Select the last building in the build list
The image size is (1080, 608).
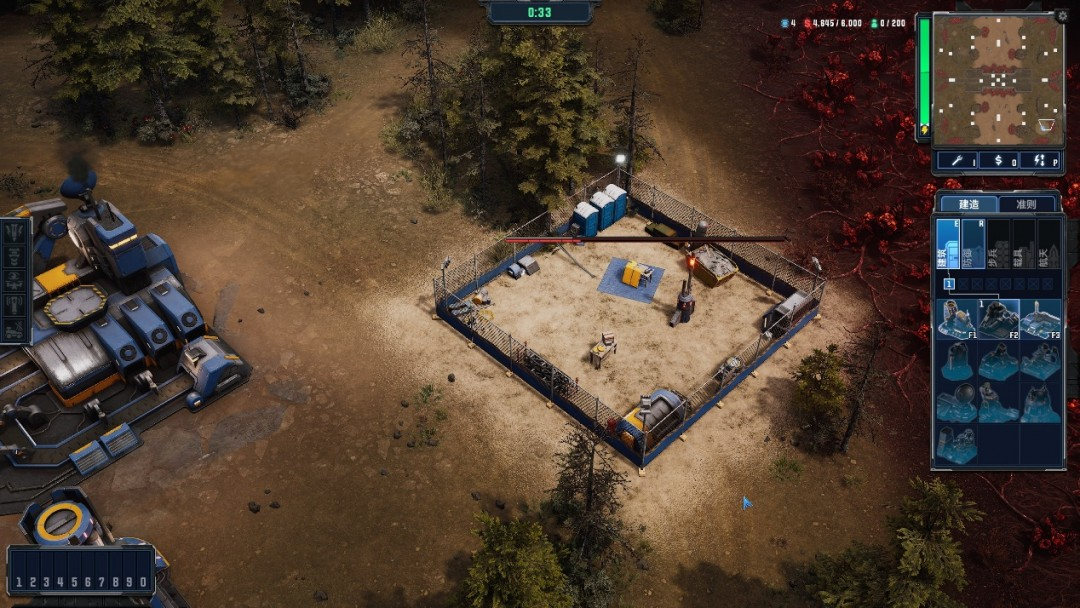[957, 445]
